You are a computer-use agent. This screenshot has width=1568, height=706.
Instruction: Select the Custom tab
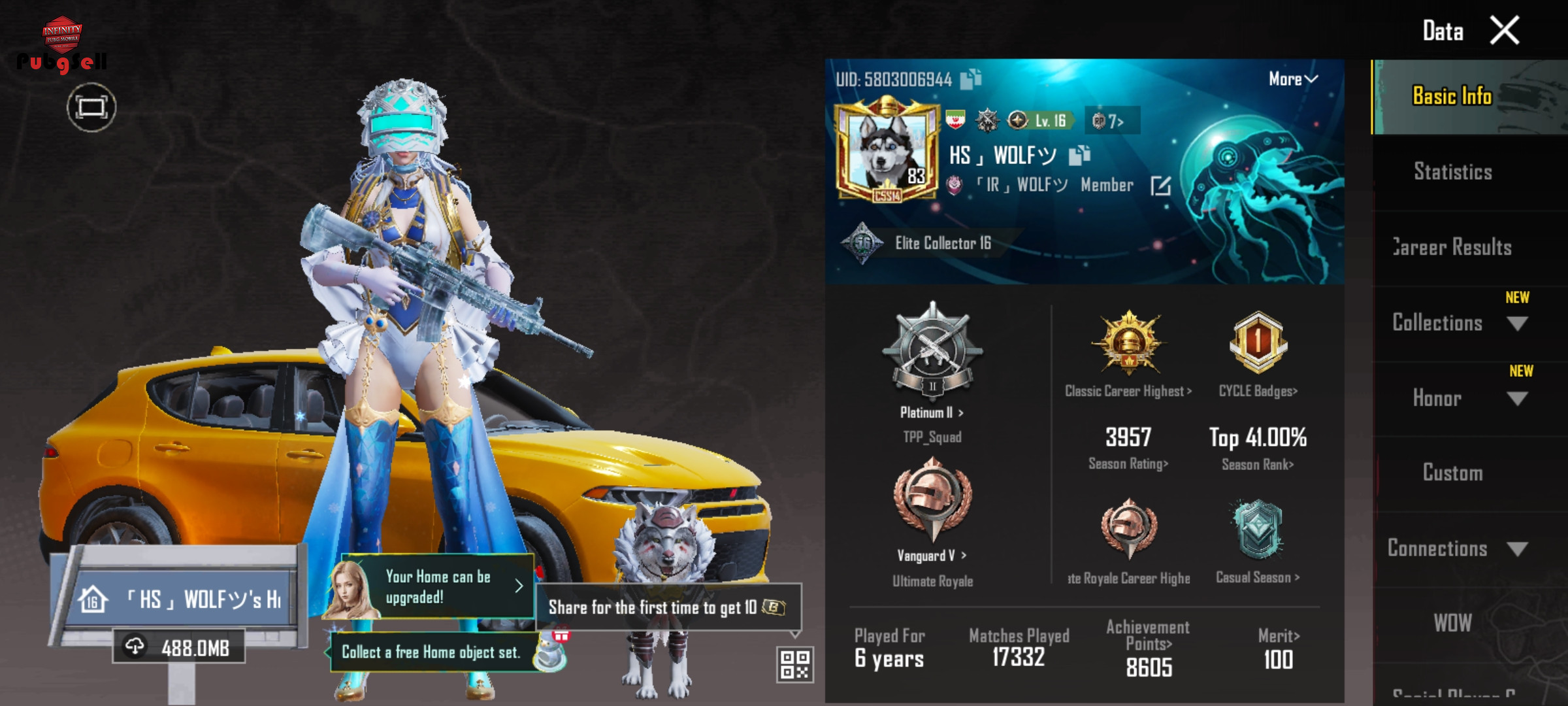click(1452, 473)
